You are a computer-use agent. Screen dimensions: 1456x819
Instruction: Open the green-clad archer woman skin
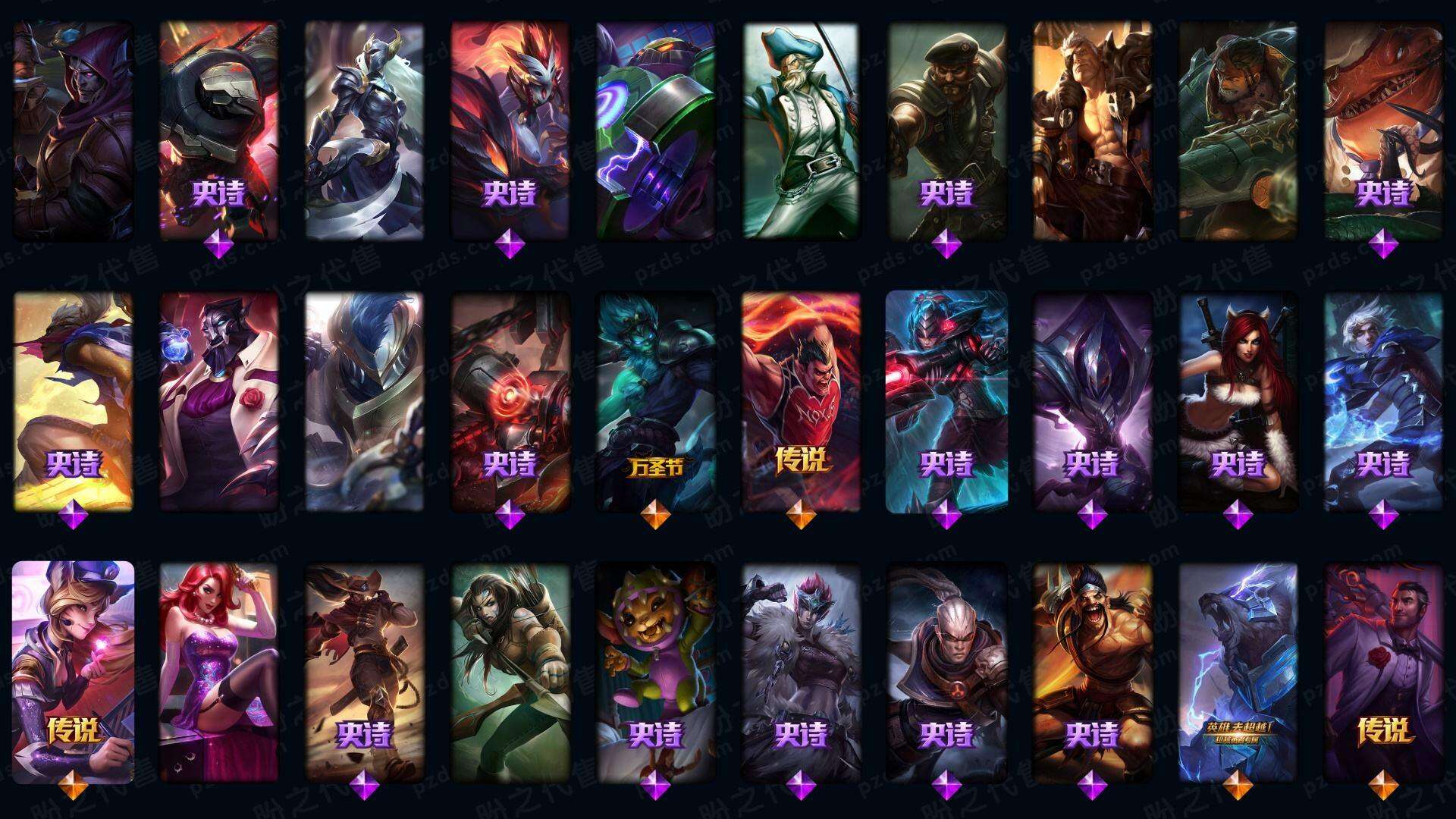(510, 673)
